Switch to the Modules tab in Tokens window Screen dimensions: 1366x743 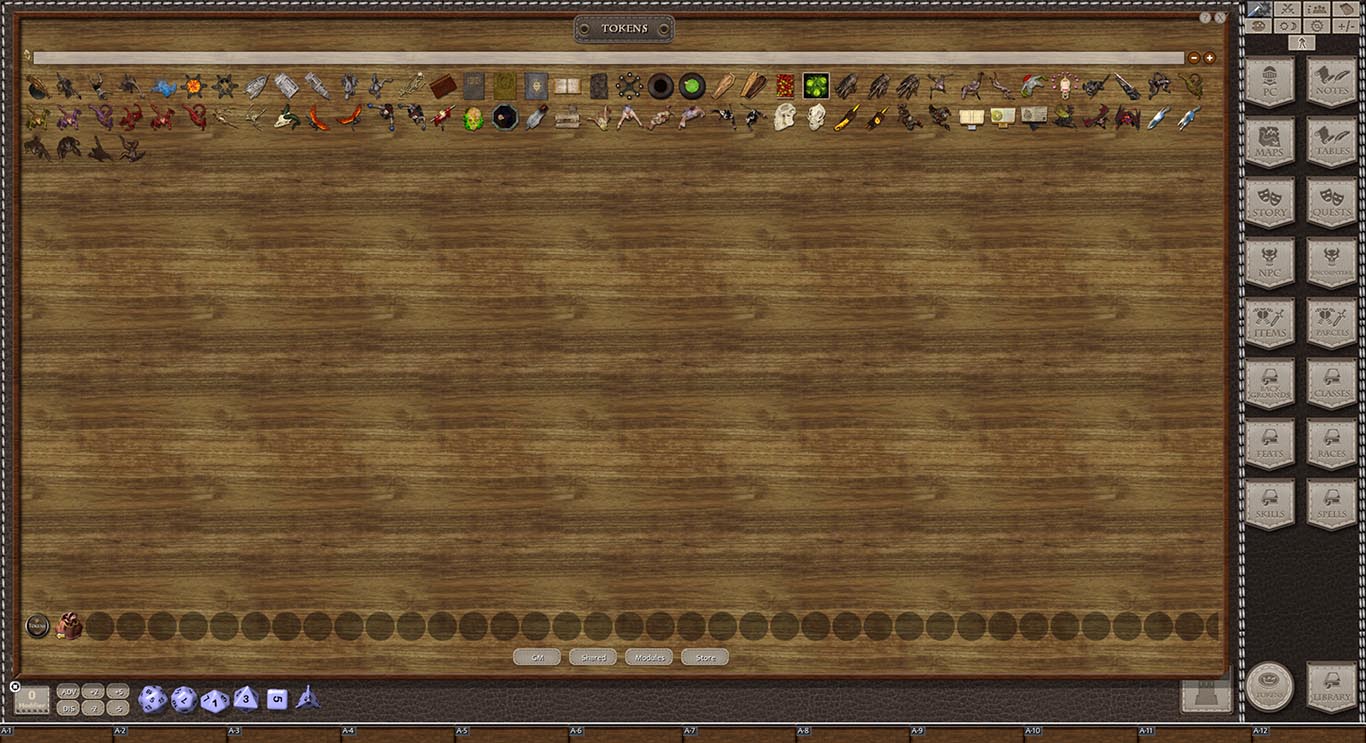[x=649, y=657]
